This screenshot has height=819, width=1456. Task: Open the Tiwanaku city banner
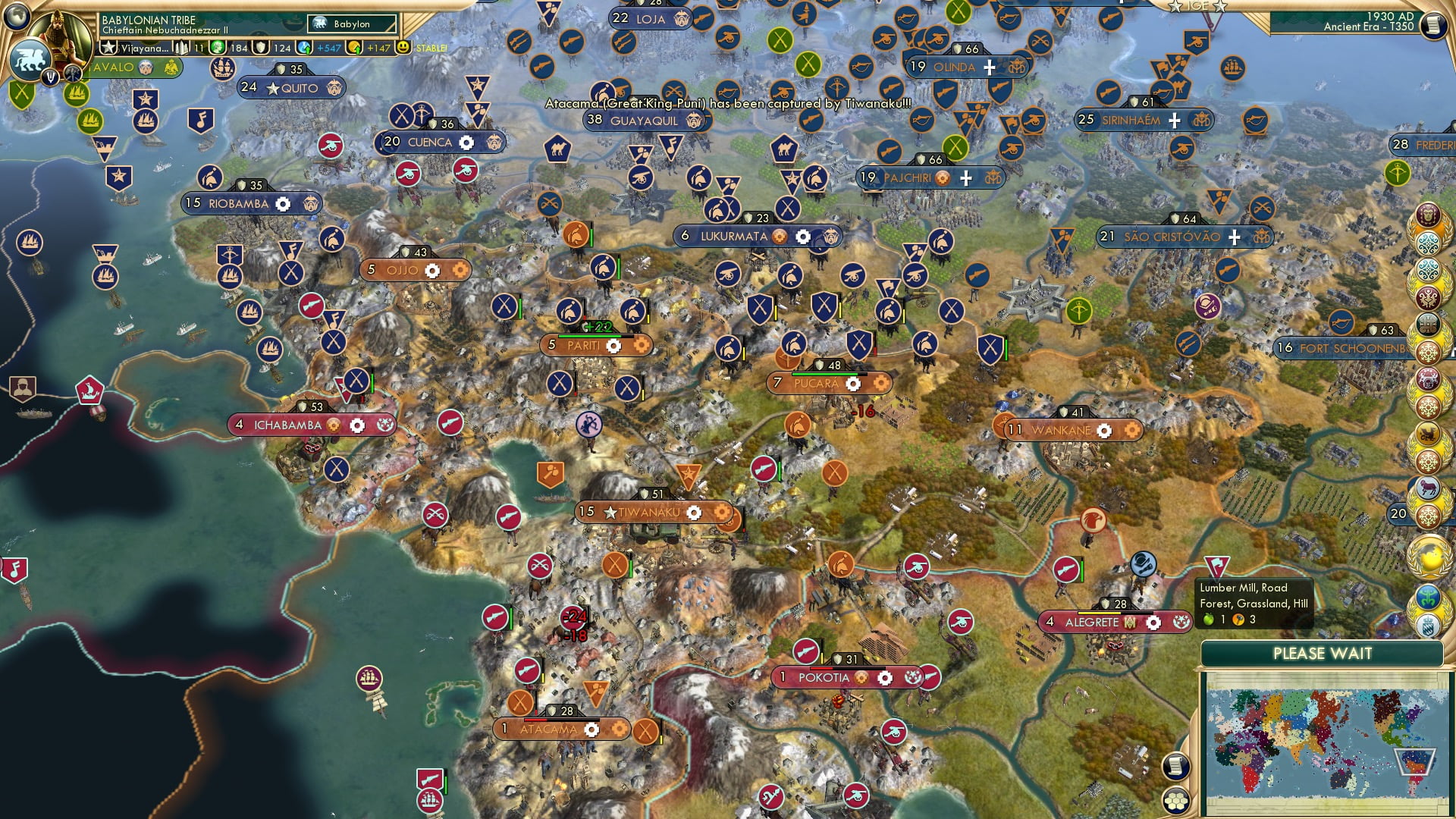(648, 512)
